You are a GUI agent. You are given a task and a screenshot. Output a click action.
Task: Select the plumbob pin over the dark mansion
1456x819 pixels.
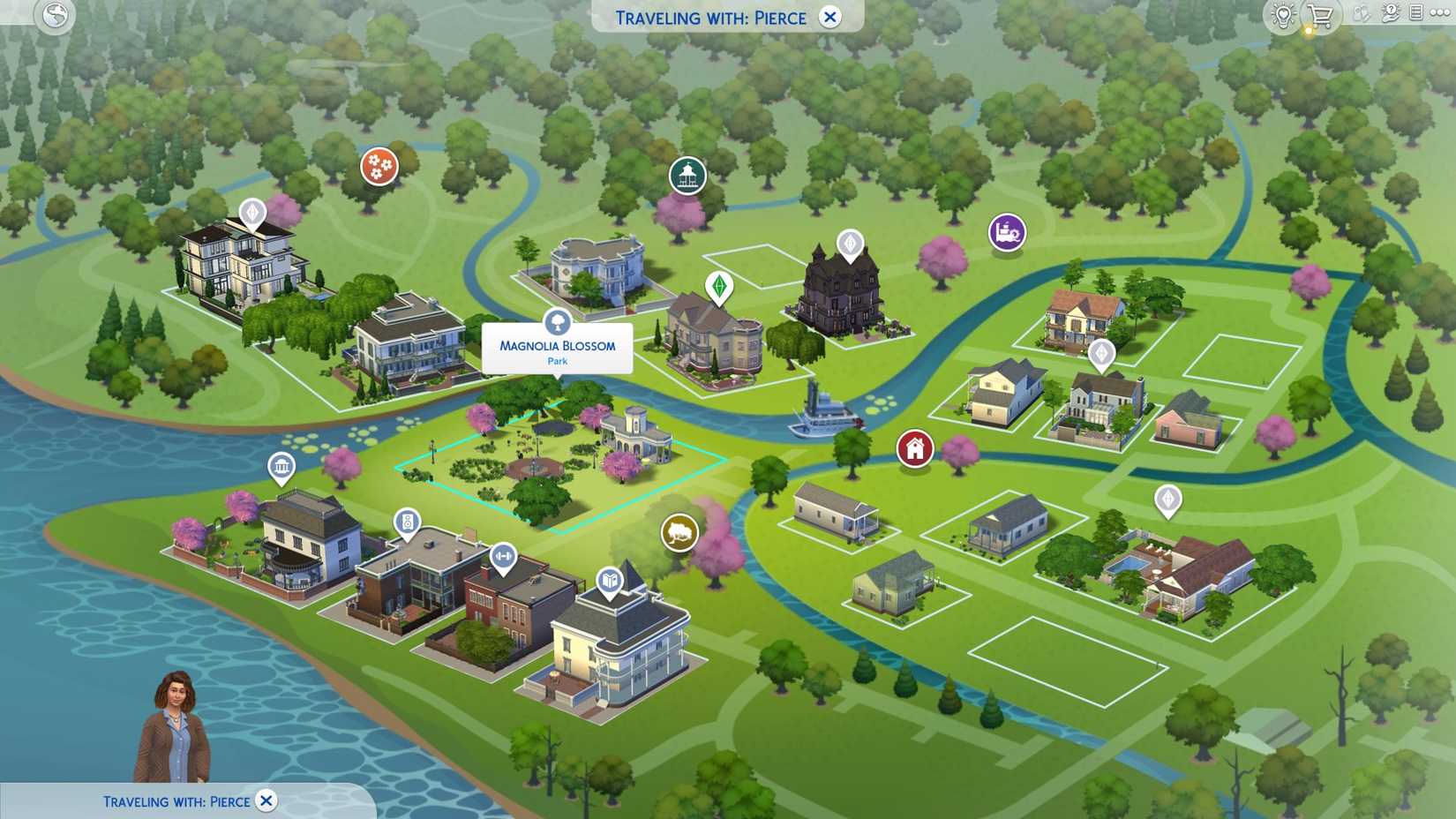[x=848, y=241]
